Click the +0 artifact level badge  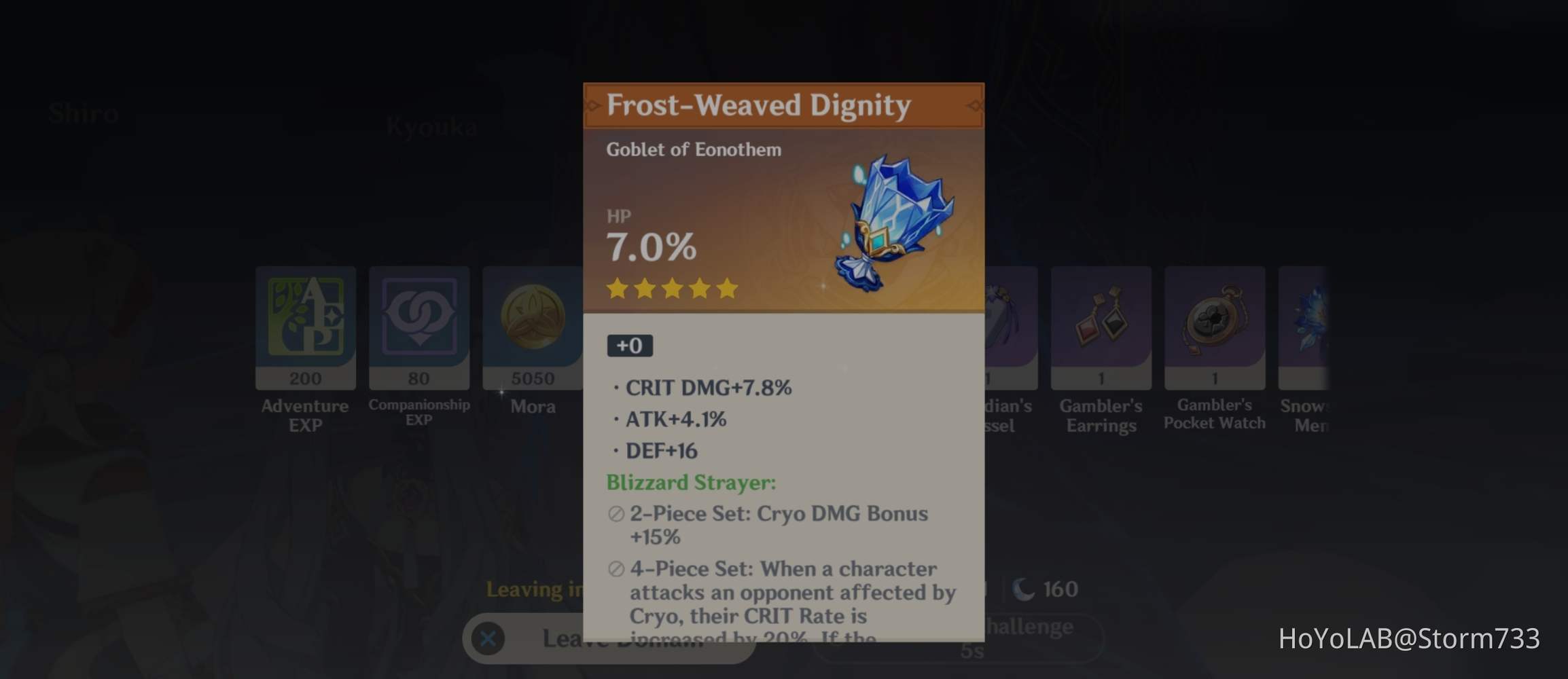(631, 345)
